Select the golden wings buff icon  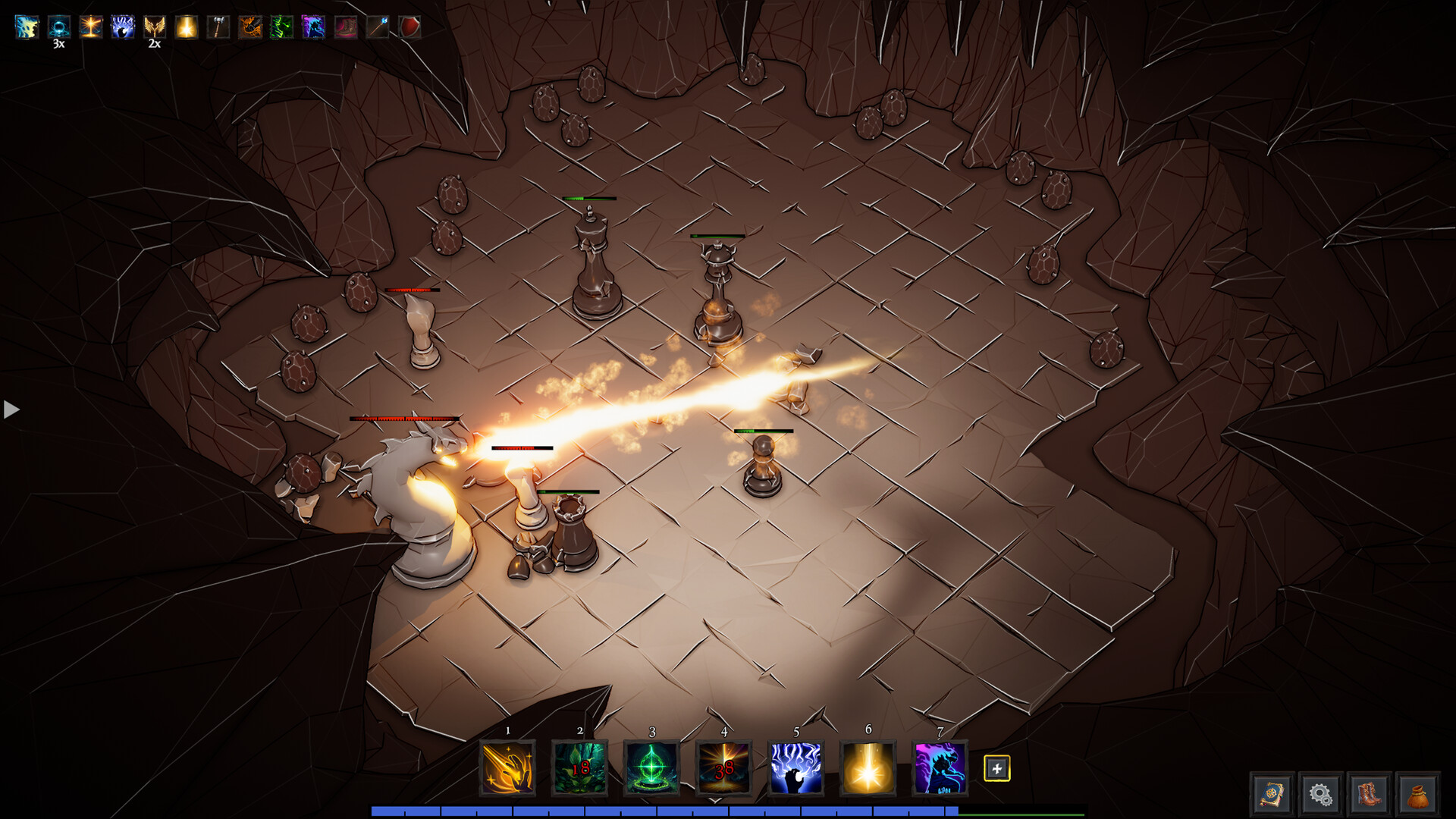click(x=154, y=27)
